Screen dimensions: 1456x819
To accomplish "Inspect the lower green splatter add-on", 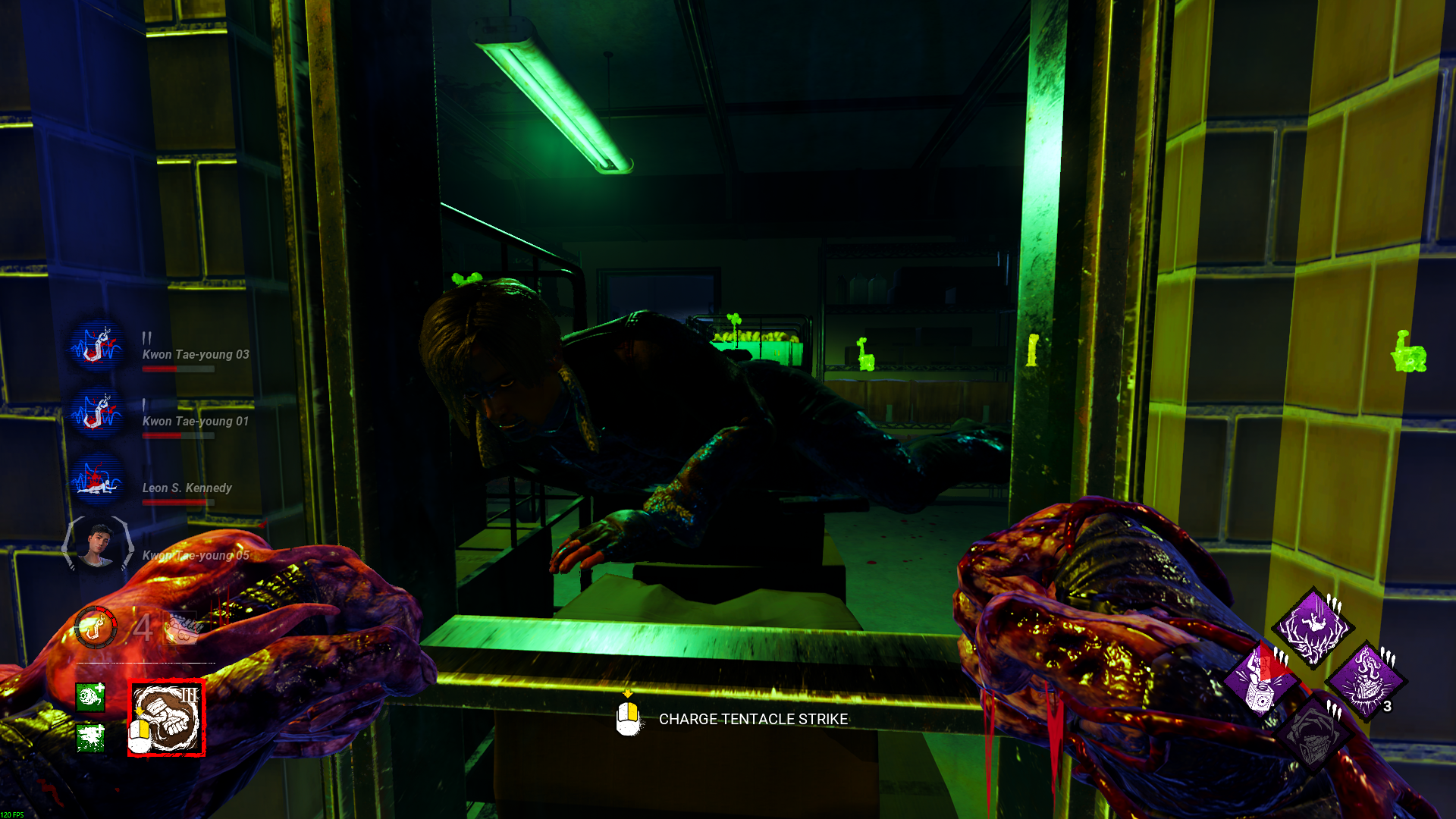I will point(90,737).
